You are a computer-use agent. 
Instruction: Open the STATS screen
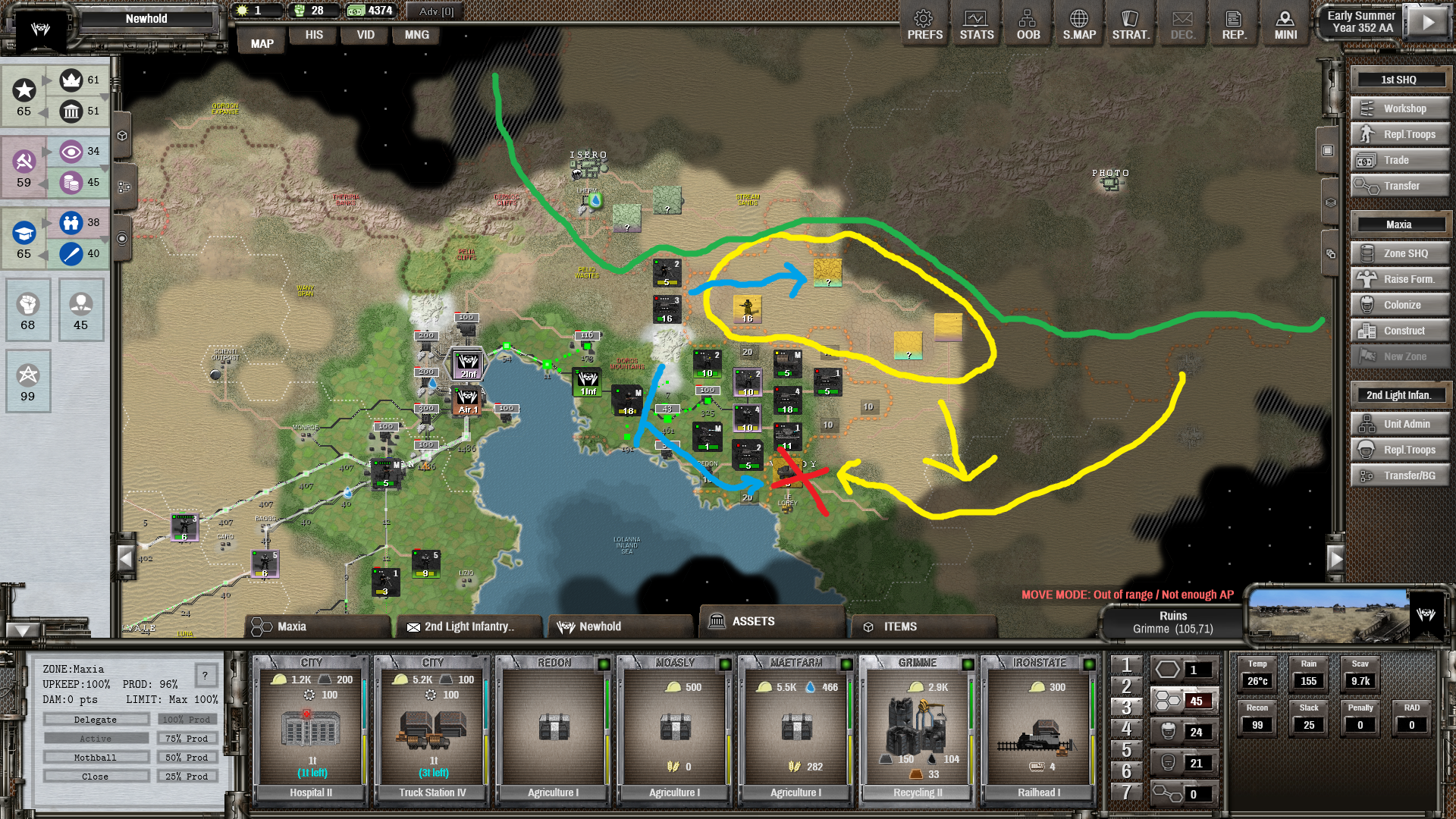pyautogui.click(x=976, y=25)
